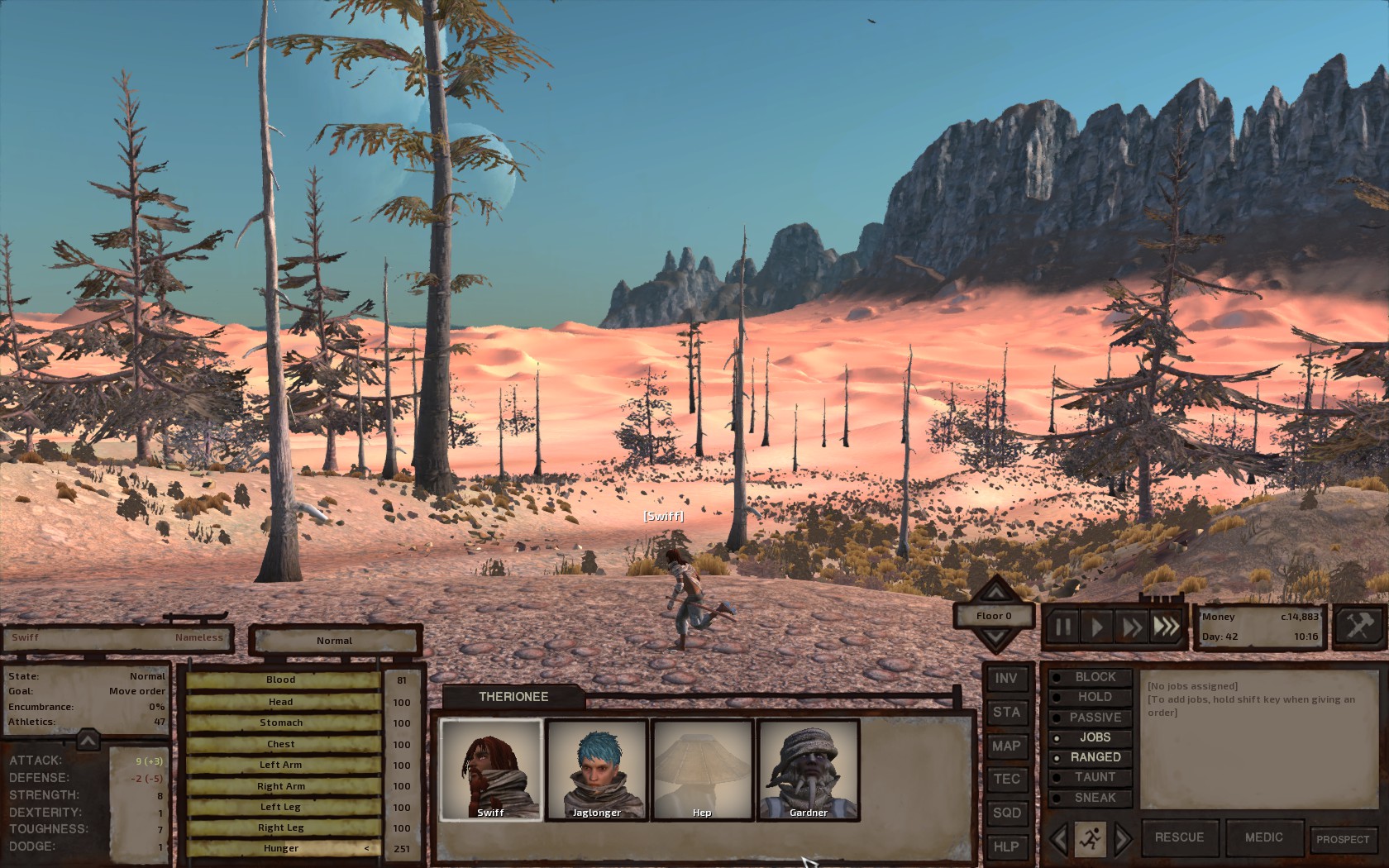Open the TEC research panel
The image size is (1389, 868).
point(1006,779)
